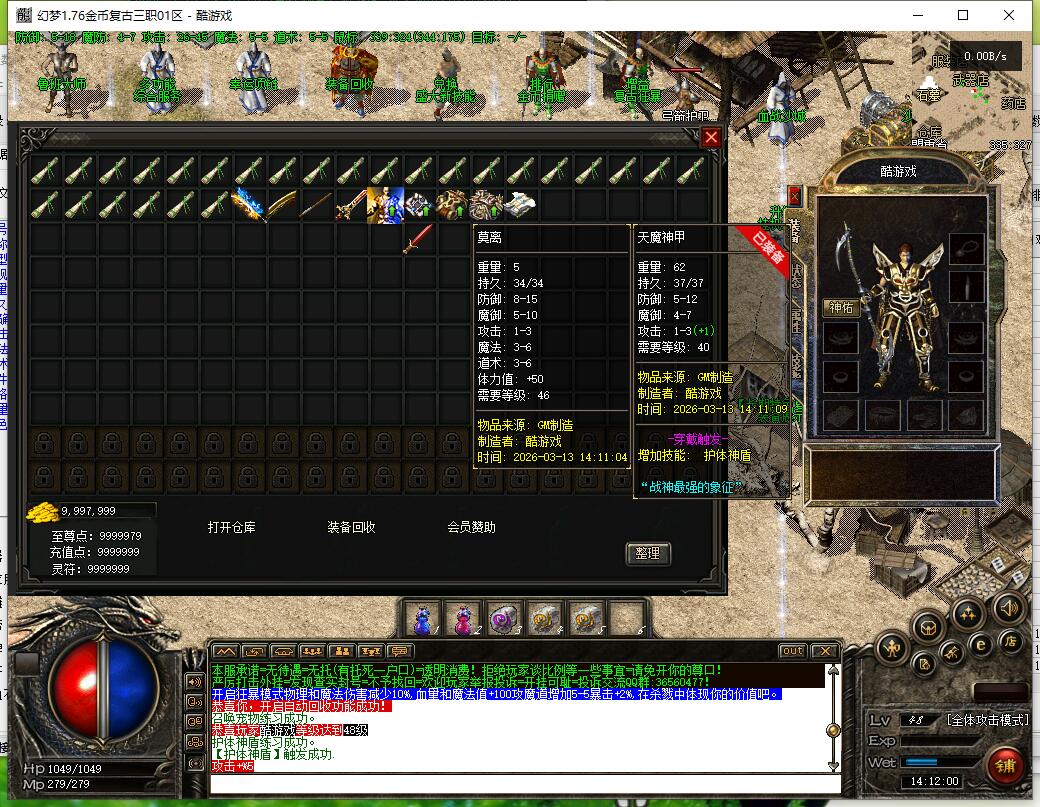Viewport: 1040px width, 807px height.
Task: Open the warehouse via 打开仓库
Action: [x=232, y=527]
